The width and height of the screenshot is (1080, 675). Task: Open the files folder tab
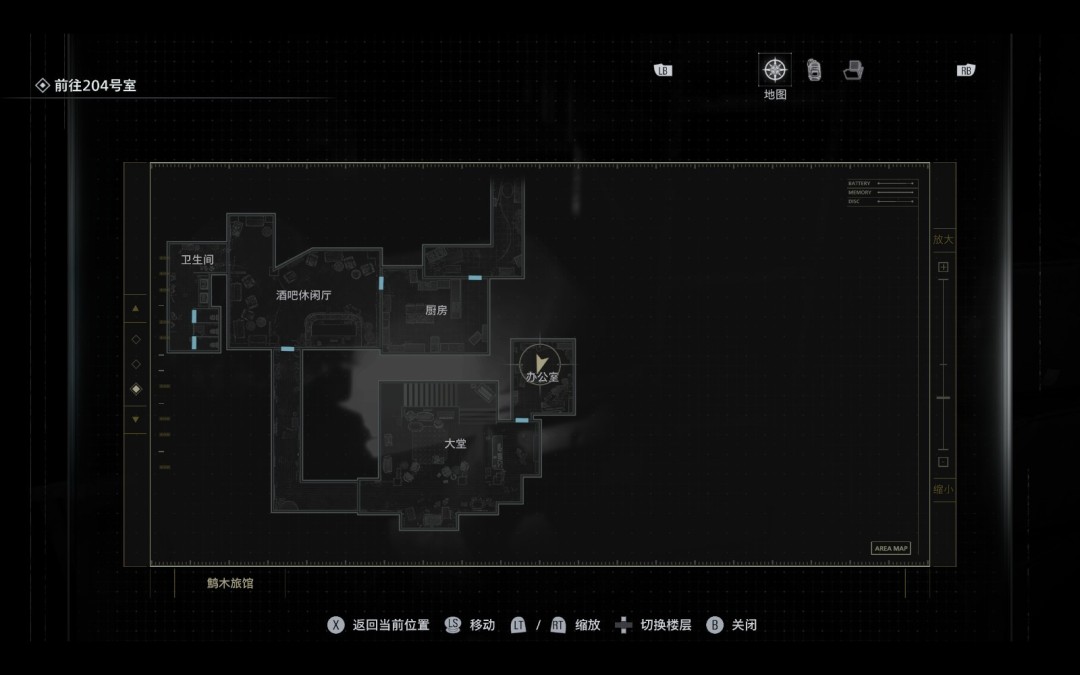pos(853,70)
